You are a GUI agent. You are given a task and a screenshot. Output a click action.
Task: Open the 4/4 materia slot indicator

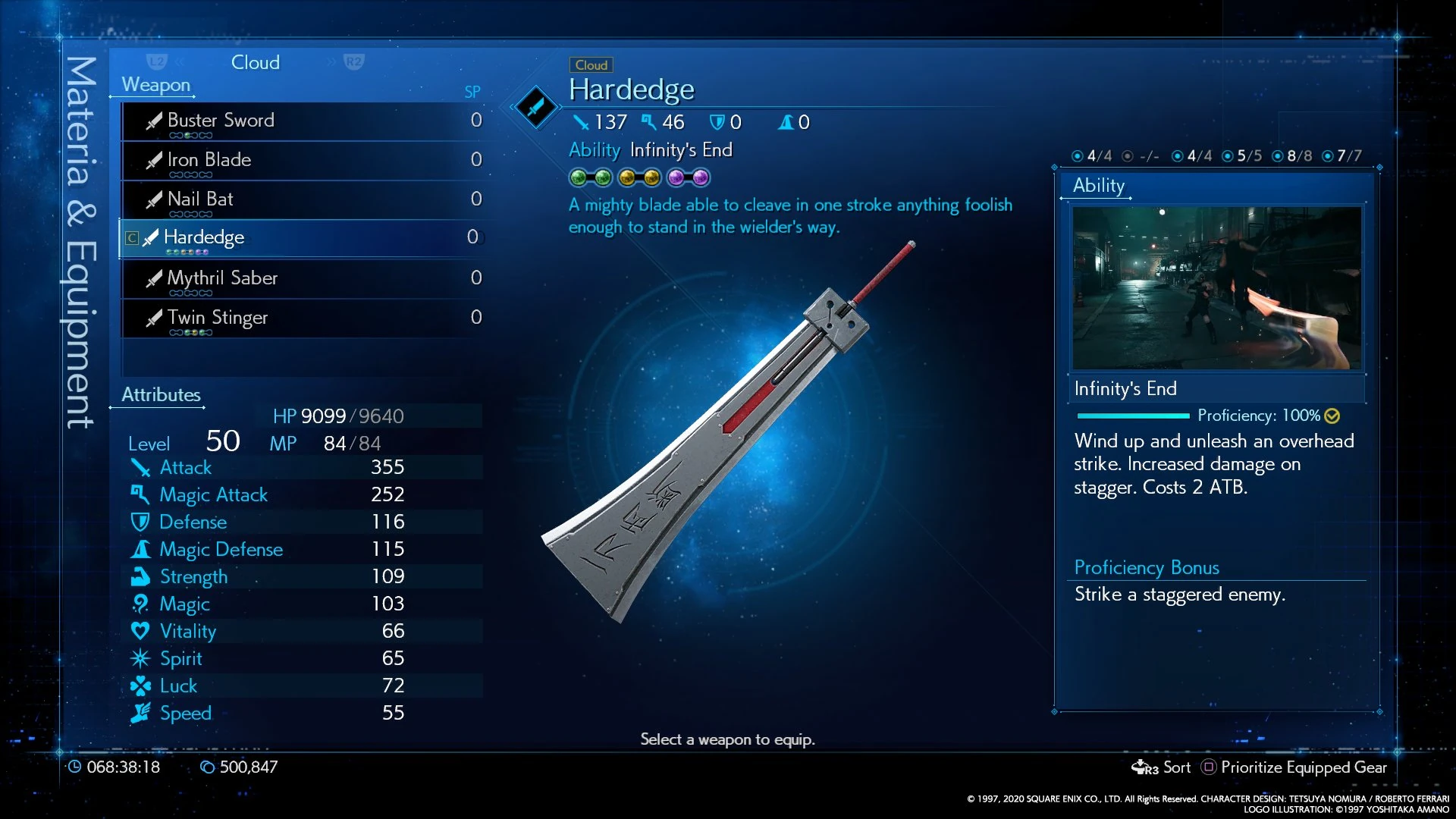click(x=1090, y=155)
